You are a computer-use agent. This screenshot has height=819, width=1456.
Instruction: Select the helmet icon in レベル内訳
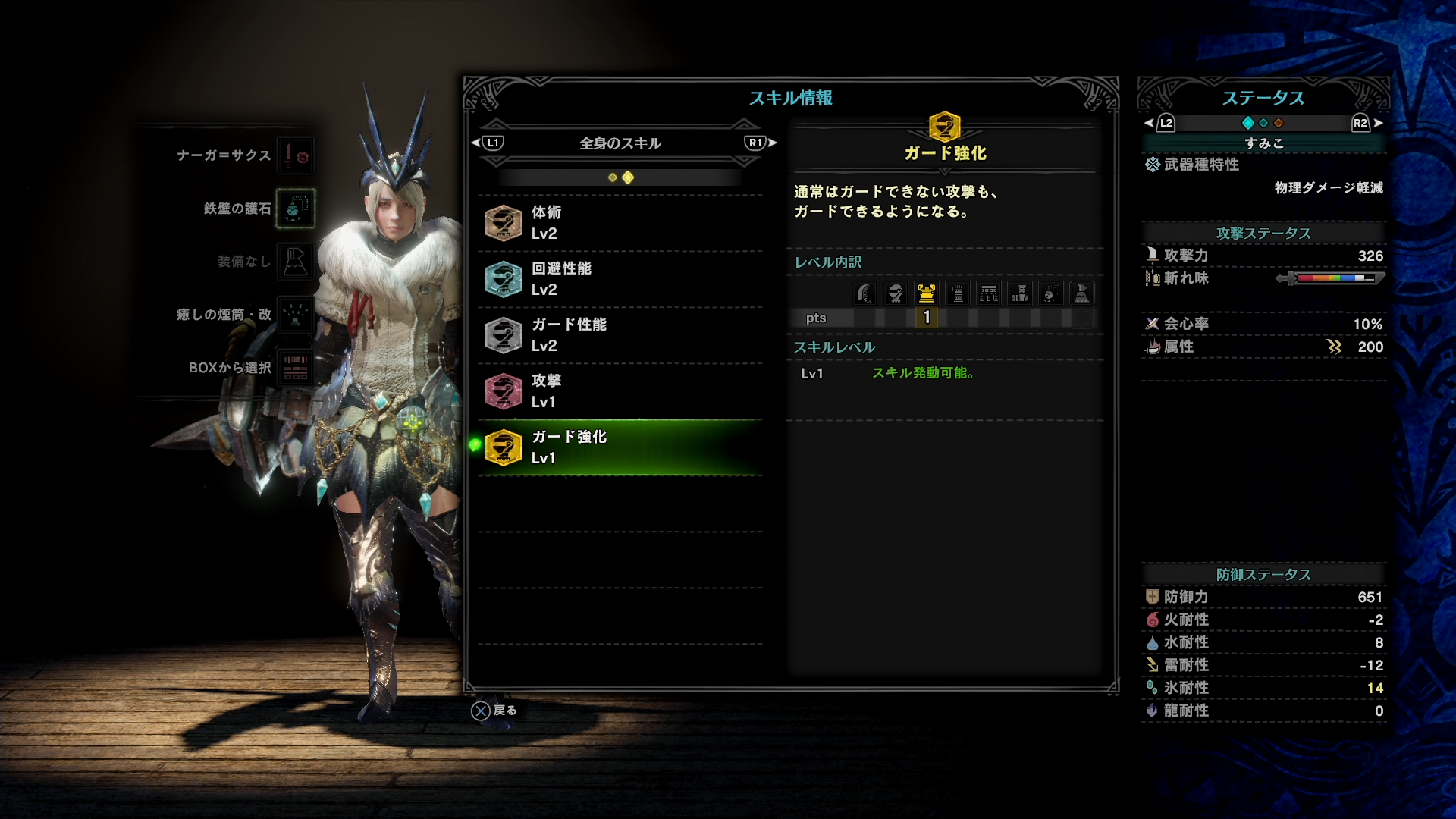(895, 293)
